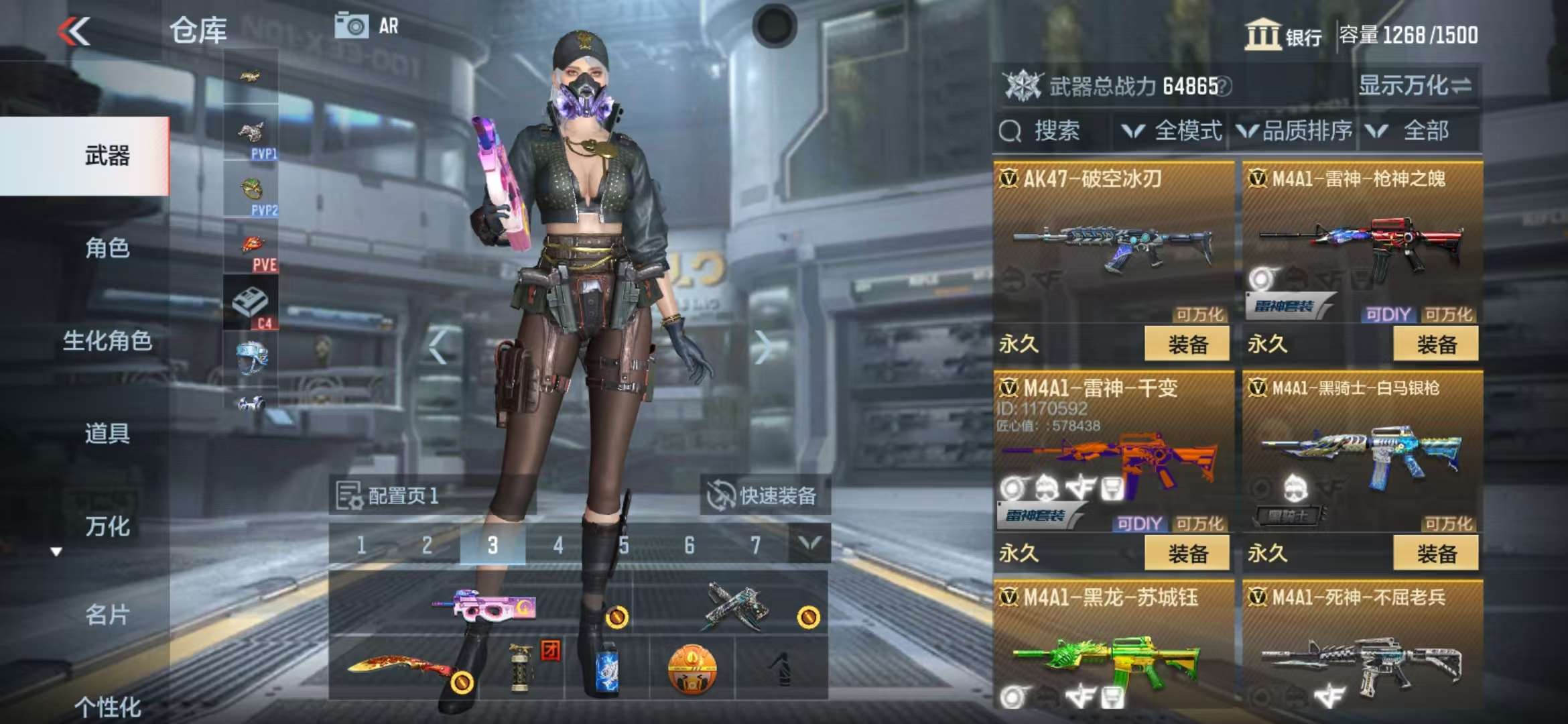
Task: Select the pink P90 primary weapon slot
Action: (482, 603)
